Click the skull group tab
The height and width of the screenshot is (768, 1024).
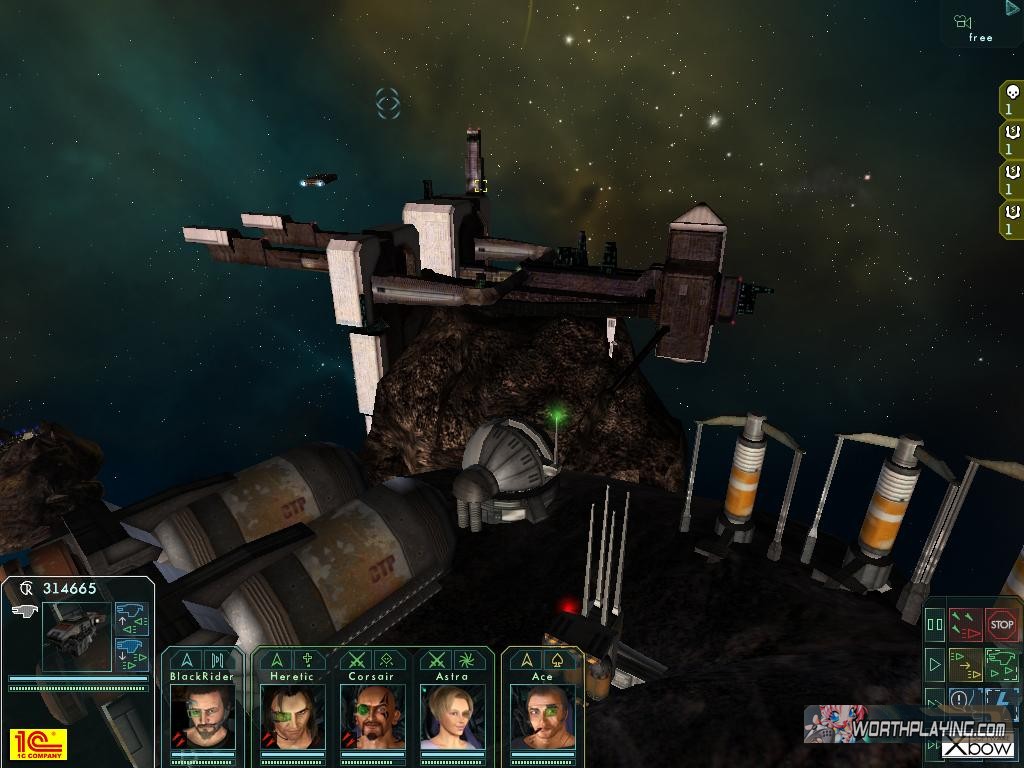pyautogui.click(x=1011, y=100)
